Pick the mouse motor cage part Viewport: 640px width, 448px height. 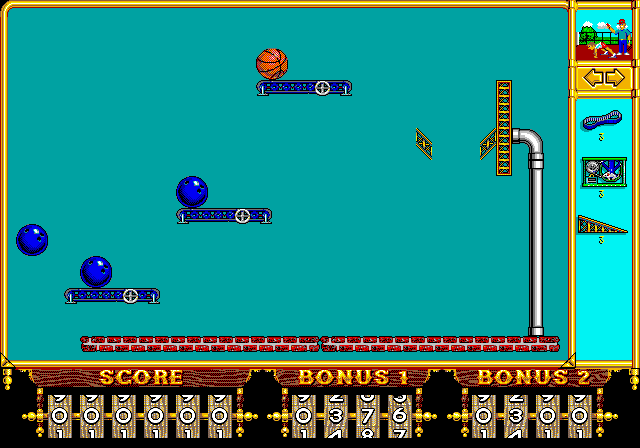pyautogui.click(x=603, y=172)
